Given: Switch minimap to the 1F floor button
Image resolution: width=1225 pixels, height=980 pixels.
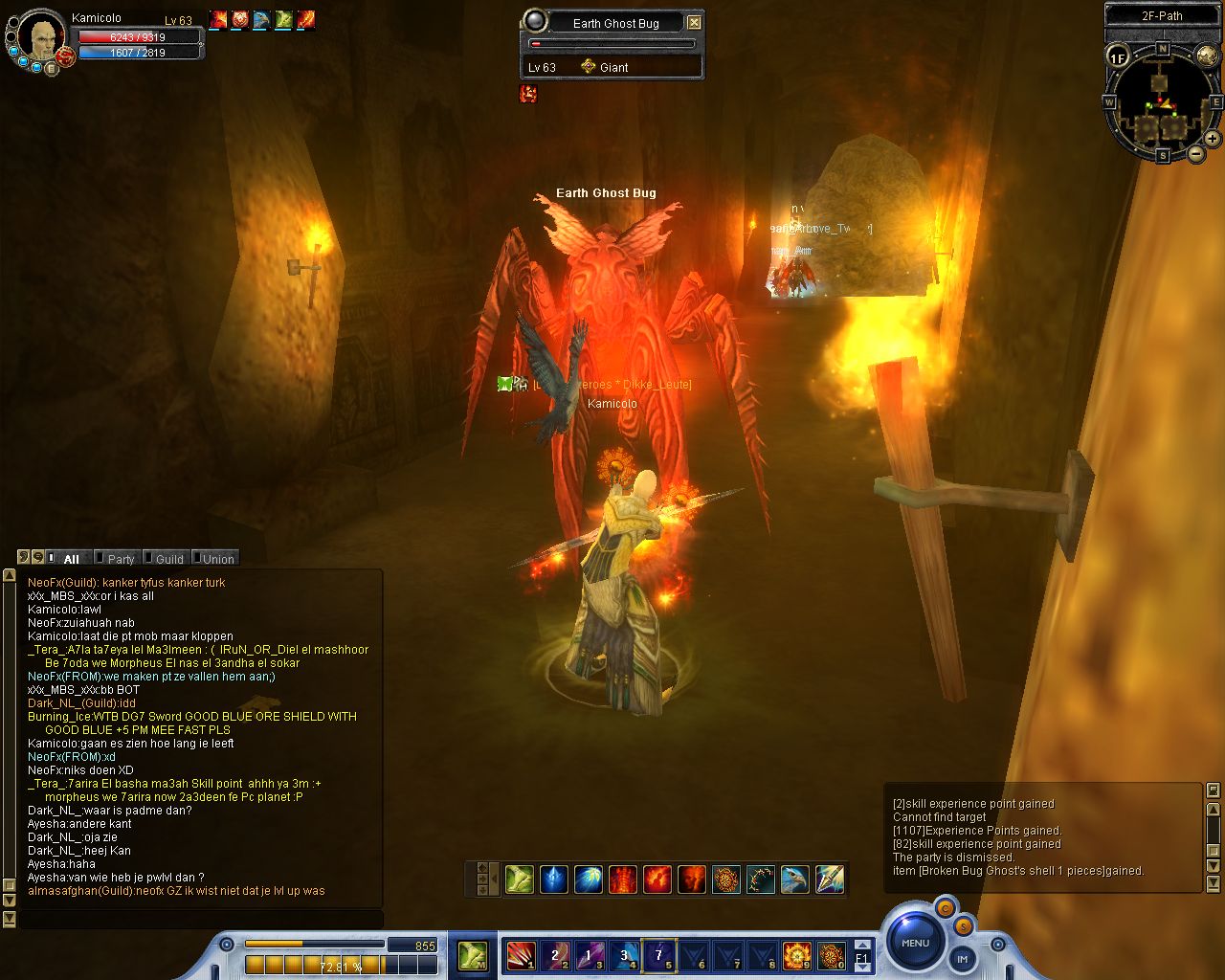Looking at the screenshot, I should point(1118,56).
